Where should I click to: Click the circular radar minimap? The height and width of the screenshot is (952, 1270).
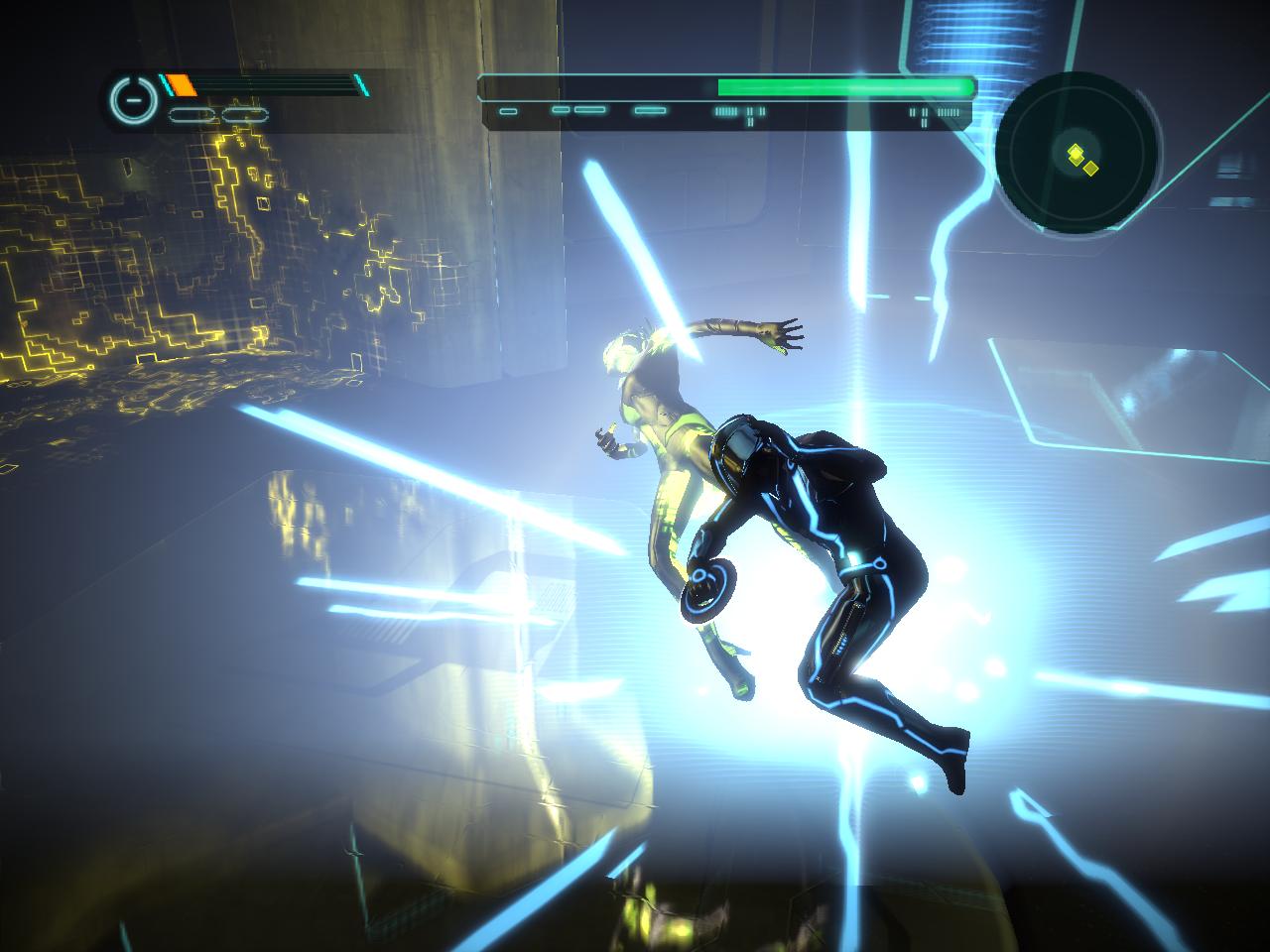pos(1079,153)
